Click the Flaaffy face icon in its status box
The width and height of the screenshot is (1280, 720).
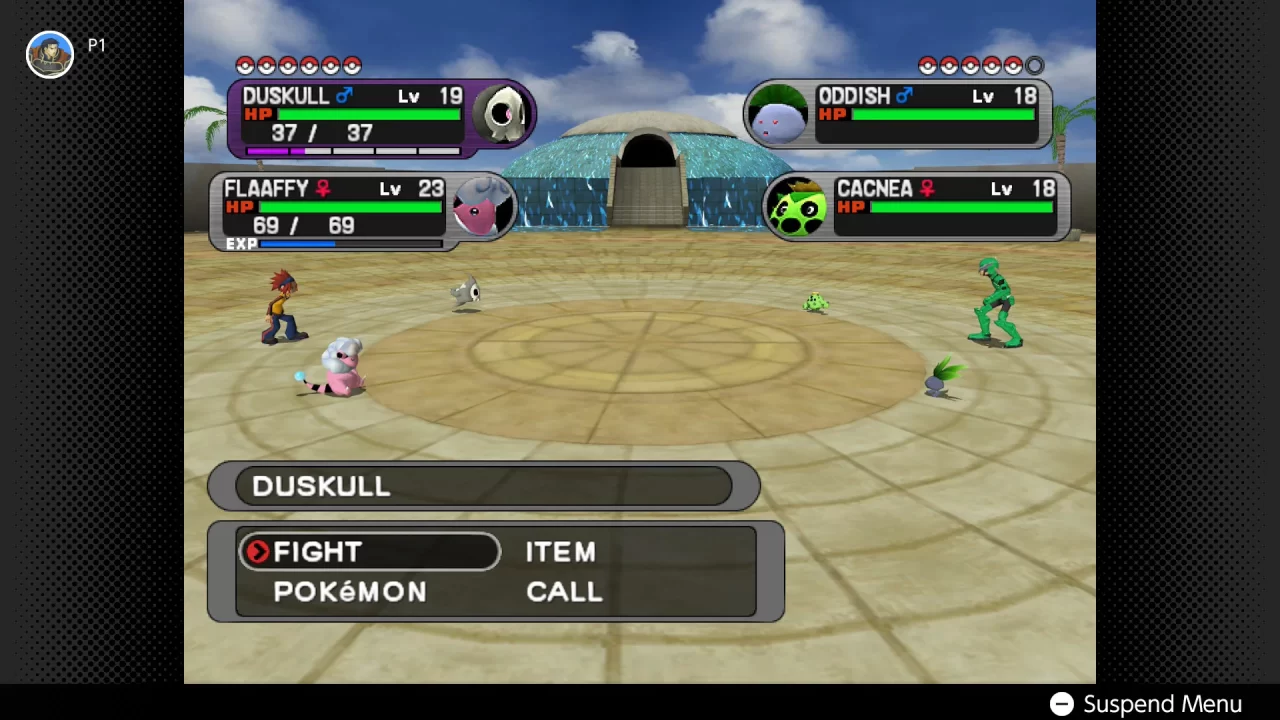tap(483, 205)
